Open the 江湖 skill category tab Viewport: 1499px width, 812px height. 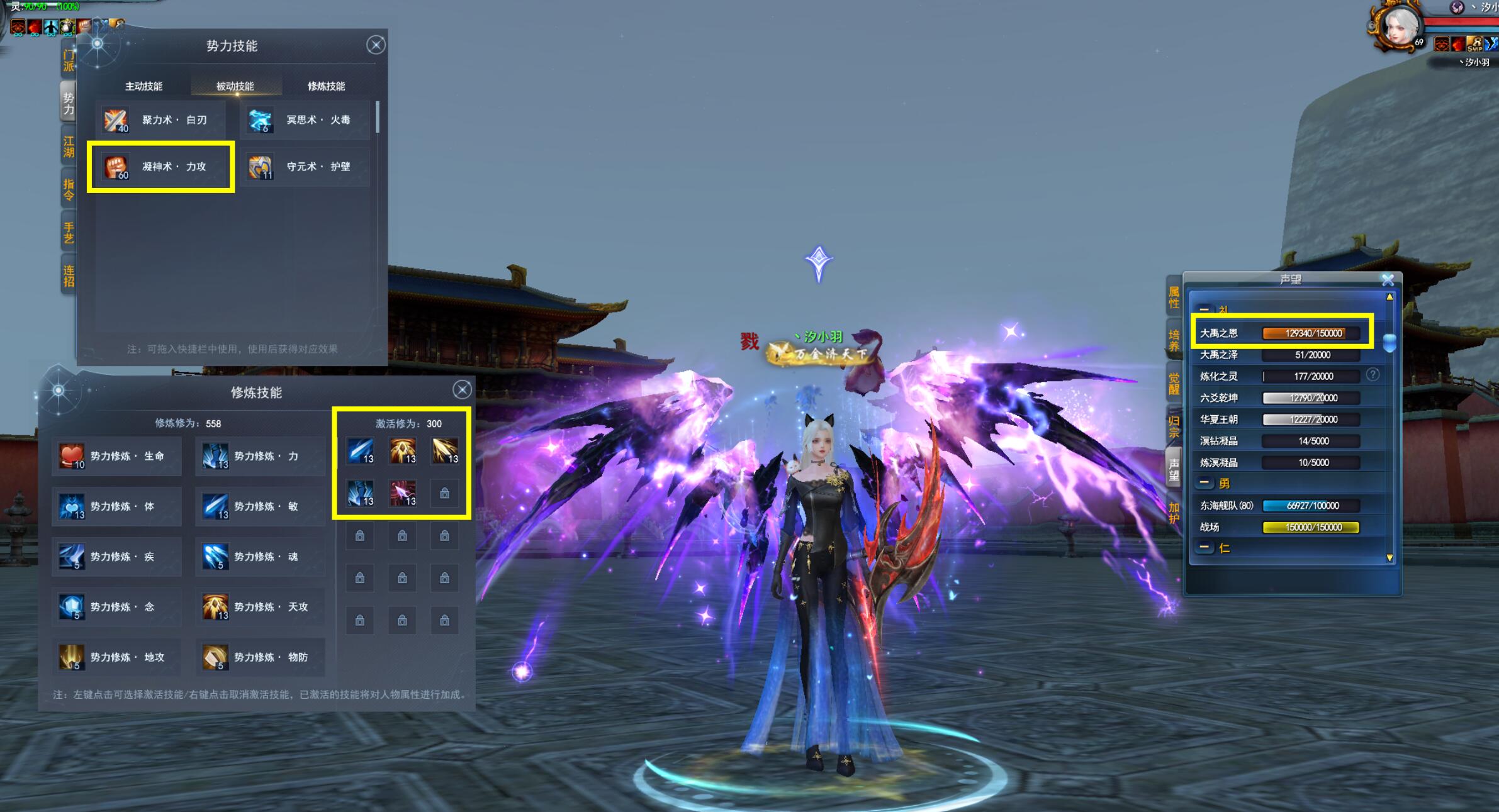[69, 147]
